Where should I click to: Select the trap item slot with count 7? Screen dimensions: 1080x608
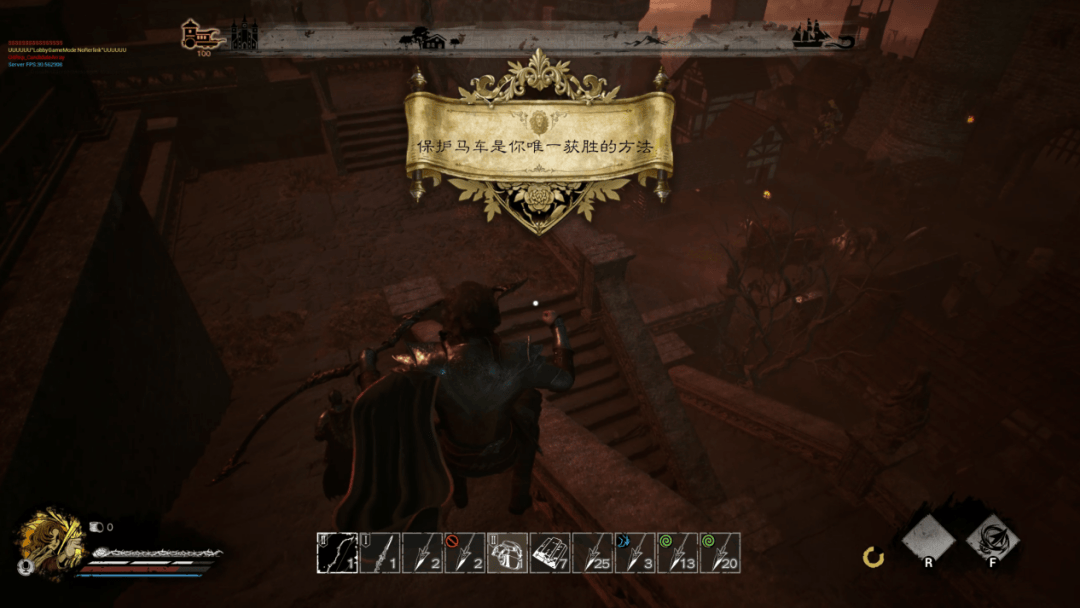pyautogui.click(x=550, y=553)
